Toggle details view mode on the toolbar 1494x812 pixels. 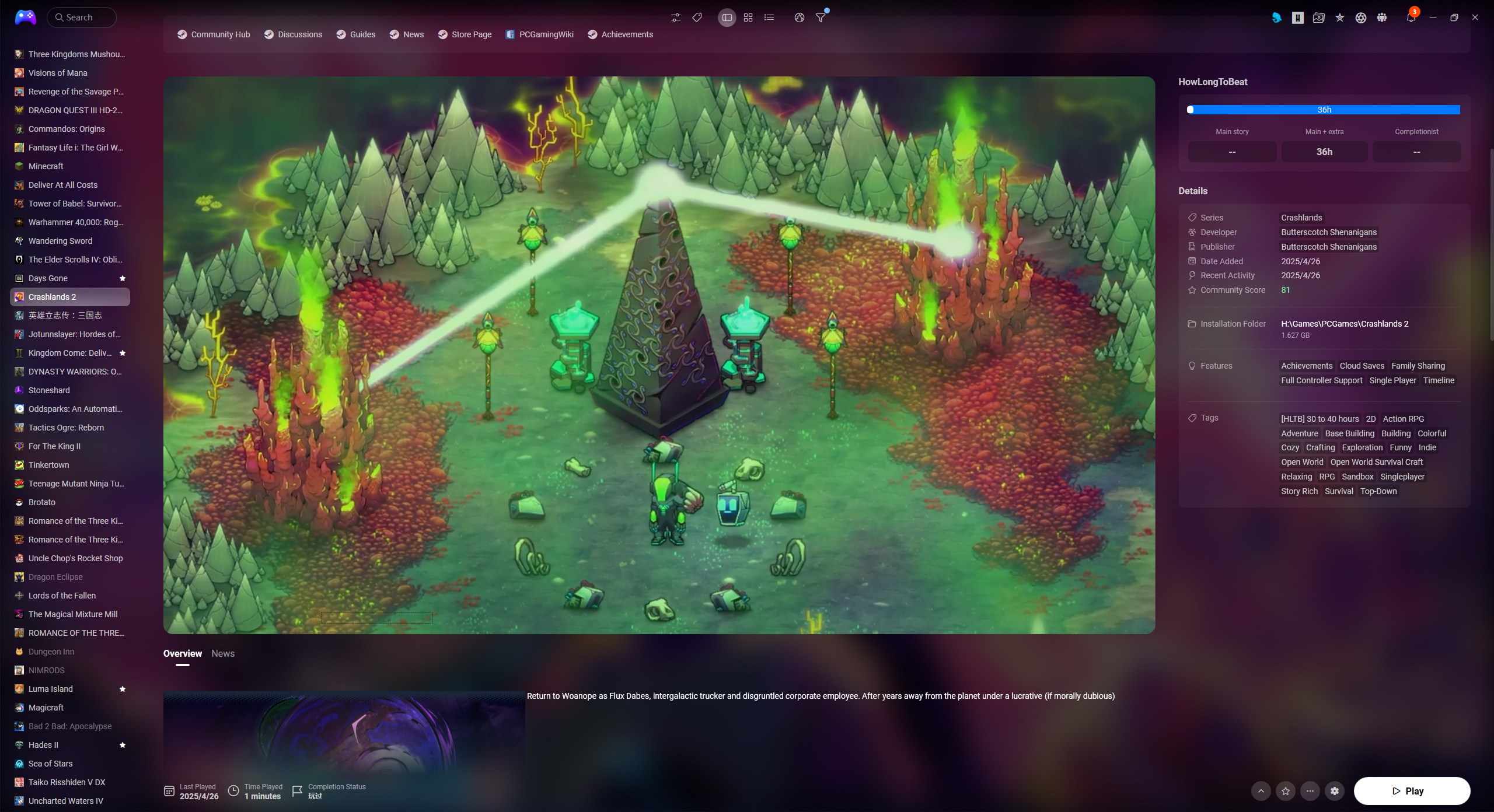[726, 17]
